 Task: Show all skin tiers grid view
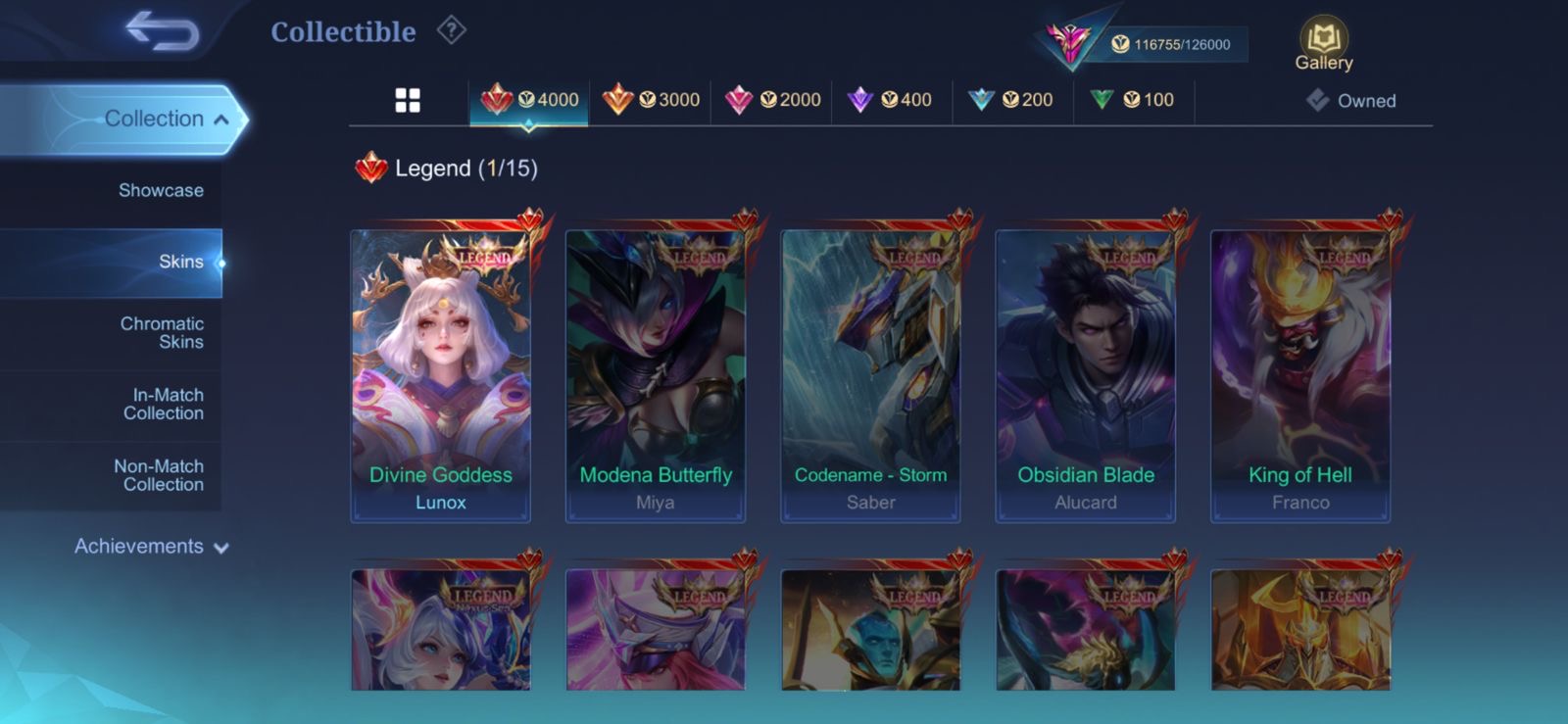point(408,100)
